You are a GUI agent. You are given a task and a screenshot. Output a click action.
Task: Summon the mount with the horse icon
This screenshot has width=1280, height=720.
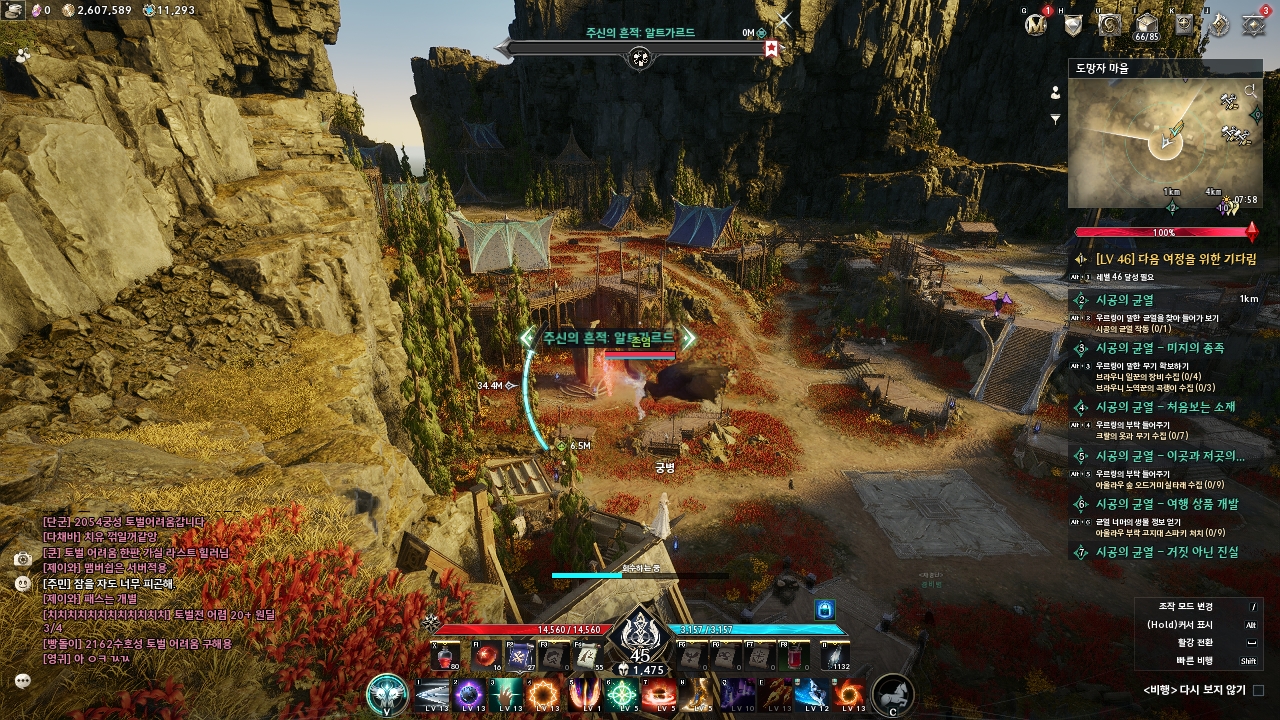(893, 693)
